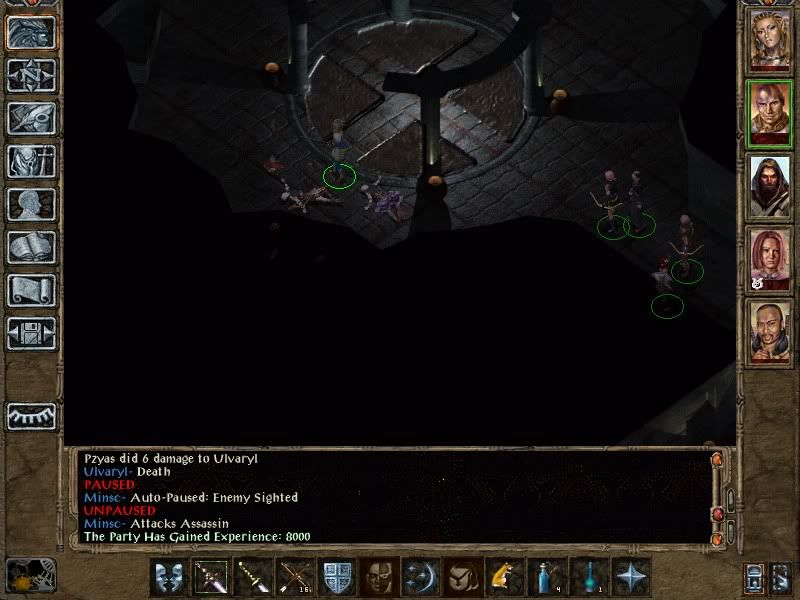Activate the twin masks talk button
This screenshot has width=800, height=600.
coord(169,578)
